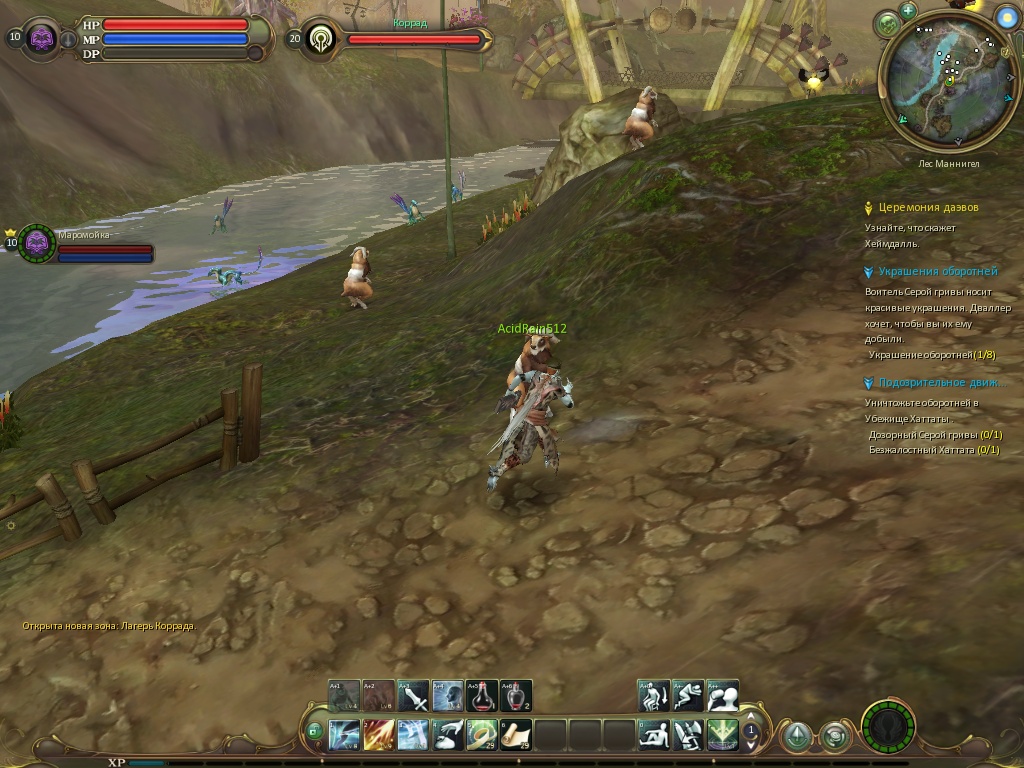Viewport: 1024px width, 768px height.
Task: Click the green lock button on the hotbar
Action: click(314, 733)
